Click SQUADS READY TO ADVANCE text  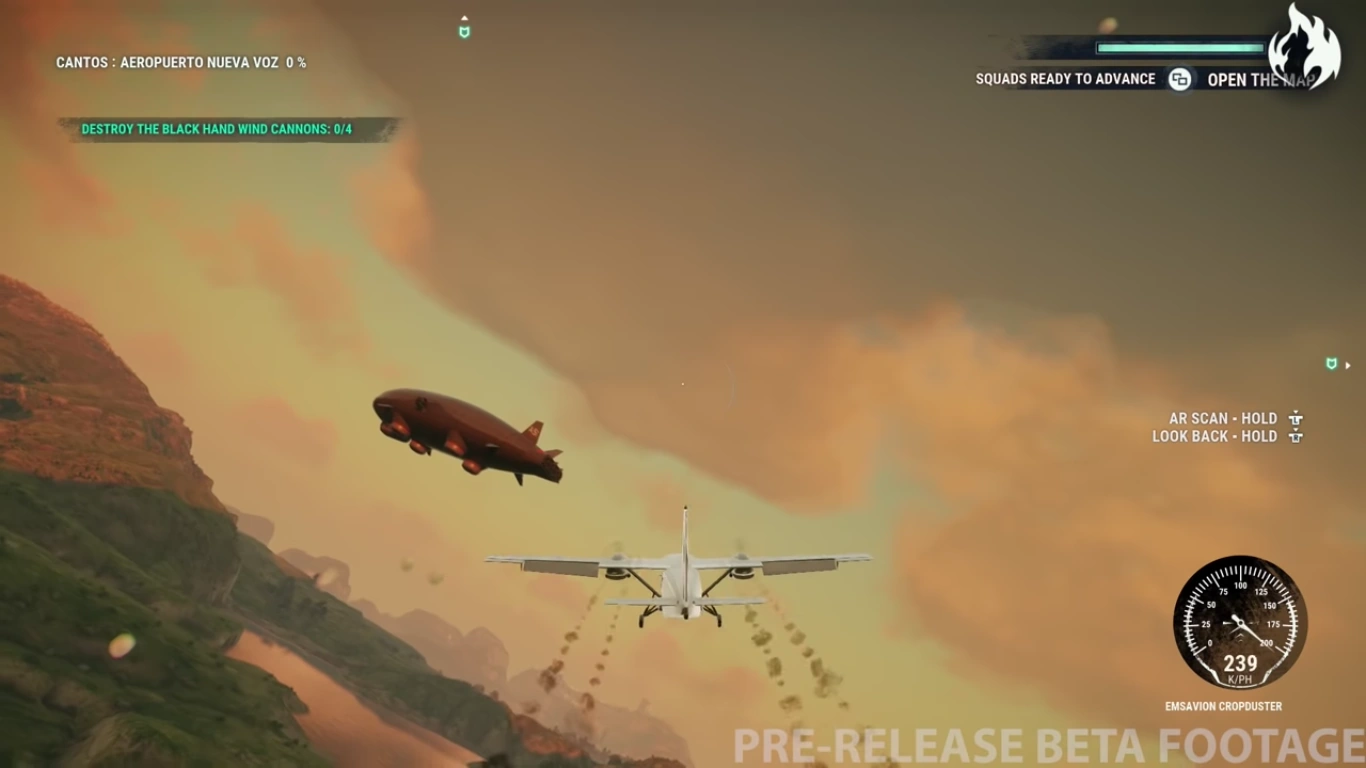[x=1065, y=78]
